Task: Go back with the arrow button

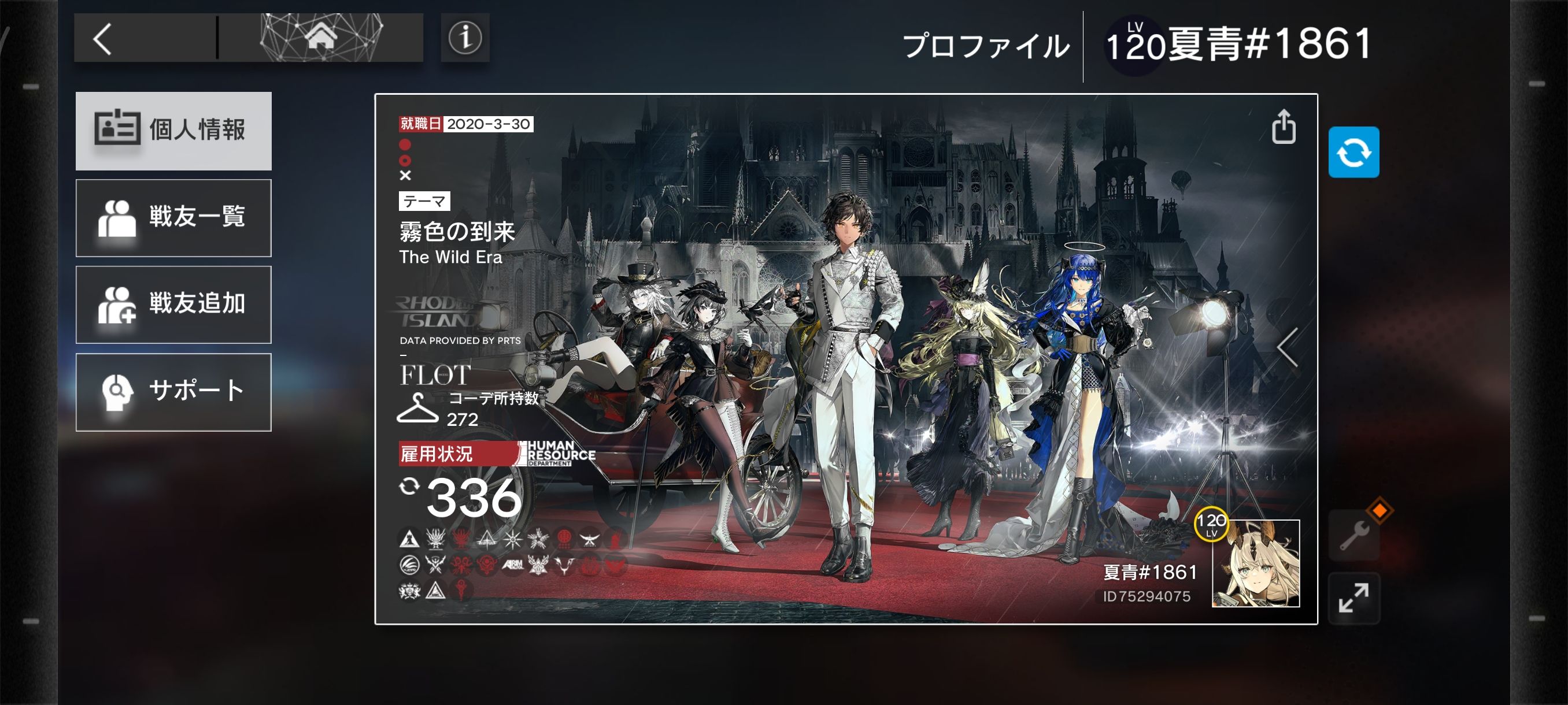Action: point(103,39)
